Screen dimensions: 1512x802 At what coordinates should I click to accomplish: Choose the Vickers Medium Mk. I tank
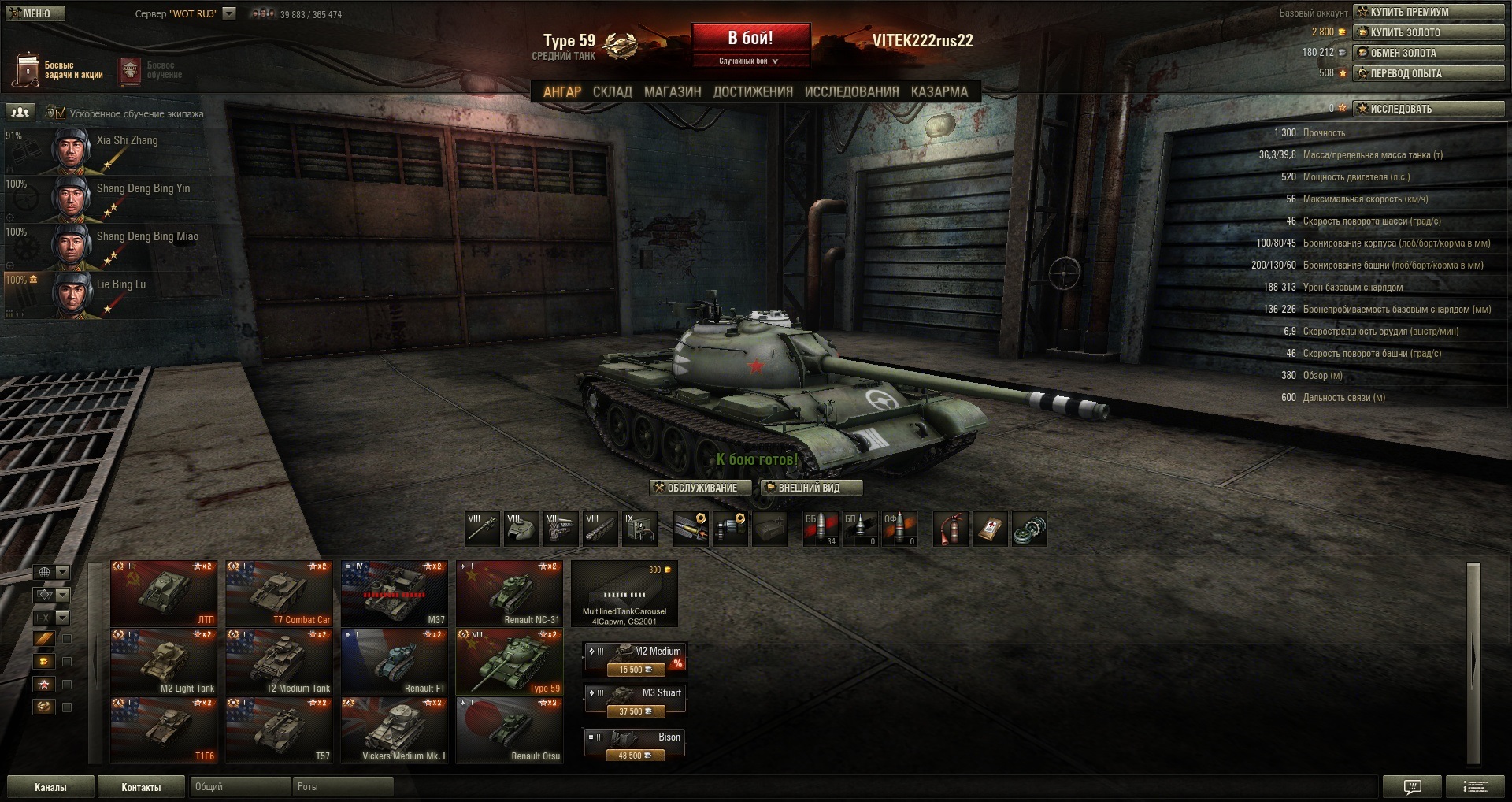[394, 730]
